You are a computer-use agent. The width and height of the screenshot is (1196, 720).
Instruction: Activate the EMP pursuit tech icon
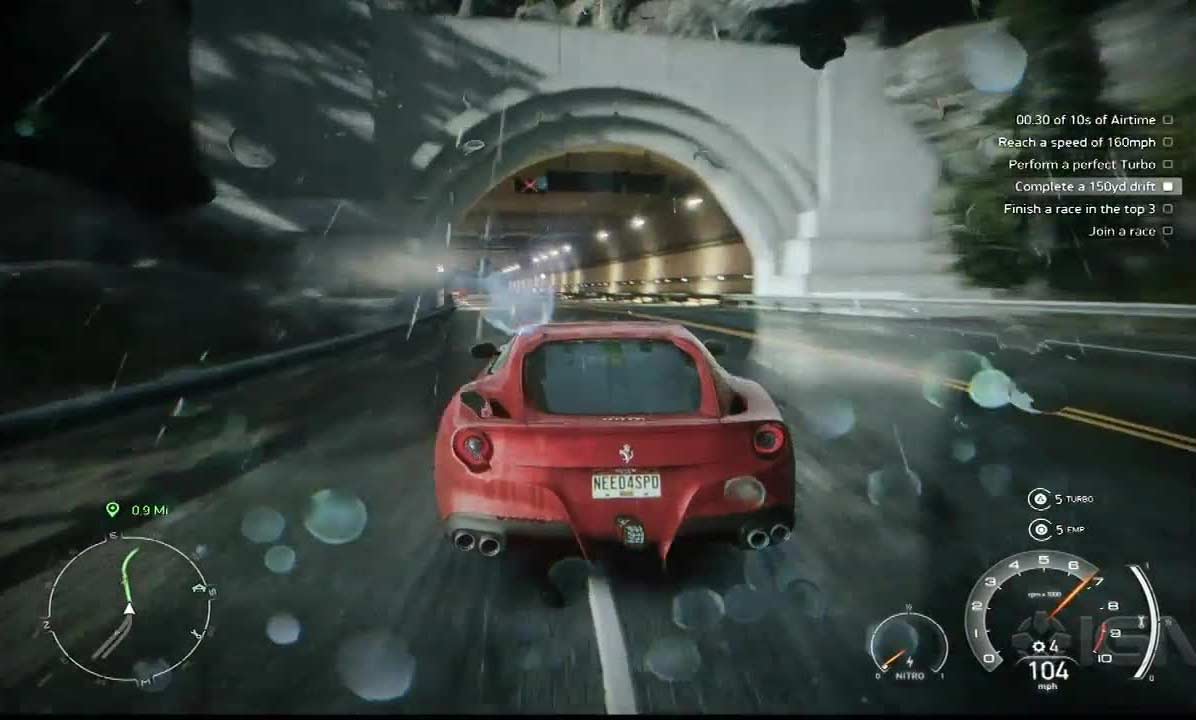click(1038, 529)
